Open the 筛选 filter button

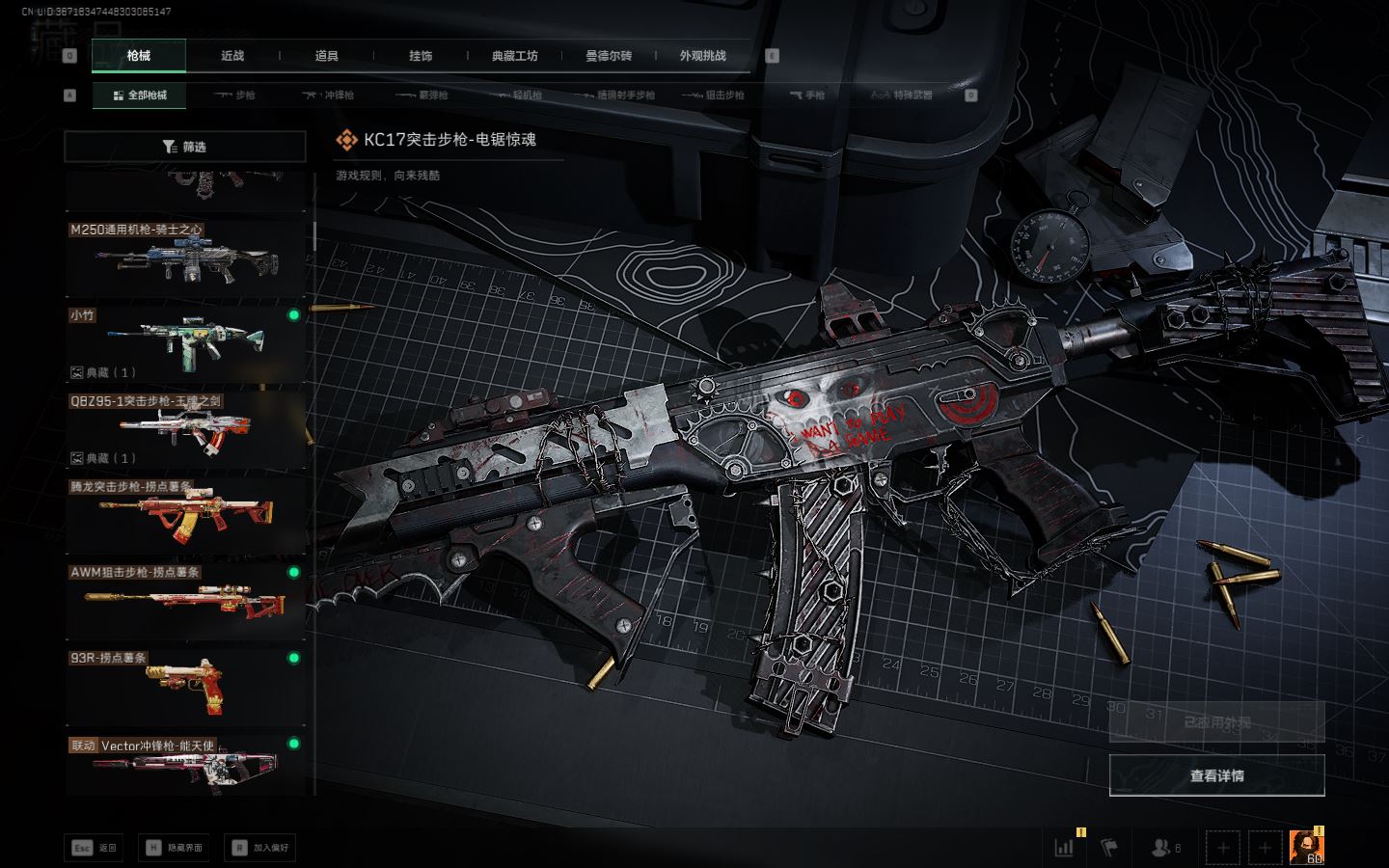[x=185, y=147]
